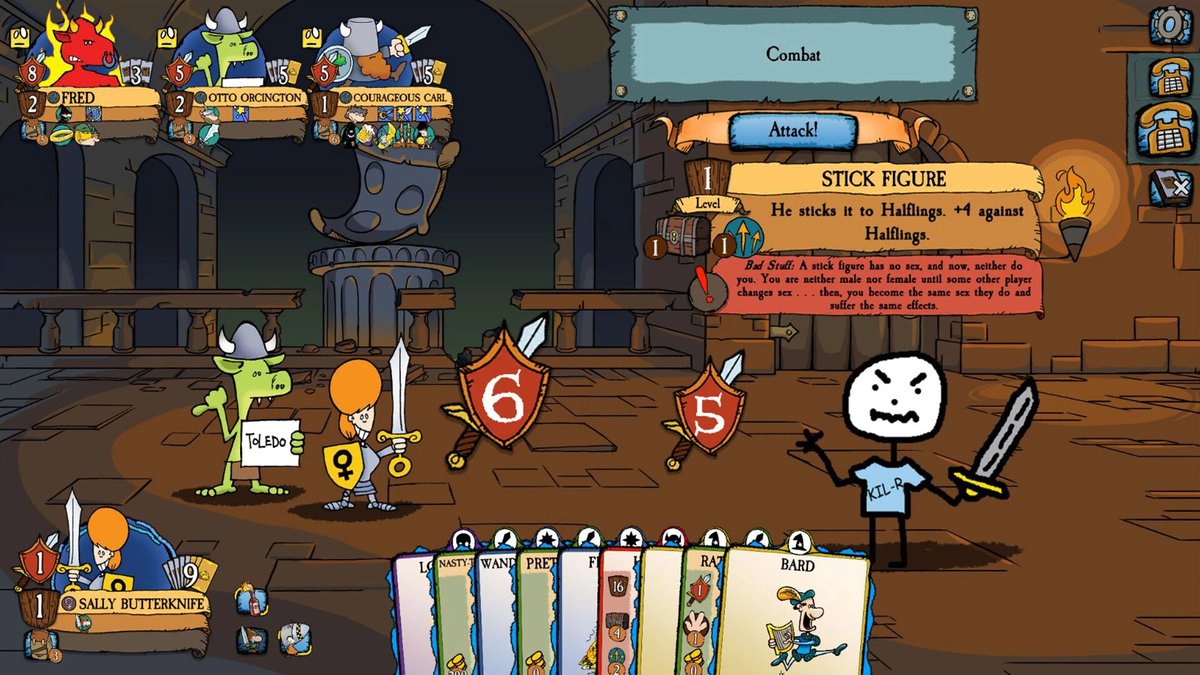Image resolution: width=1200 pixels, height=675 pixels.
Task: Click the Stick Figure monster card title
Action: click(883, 180)
